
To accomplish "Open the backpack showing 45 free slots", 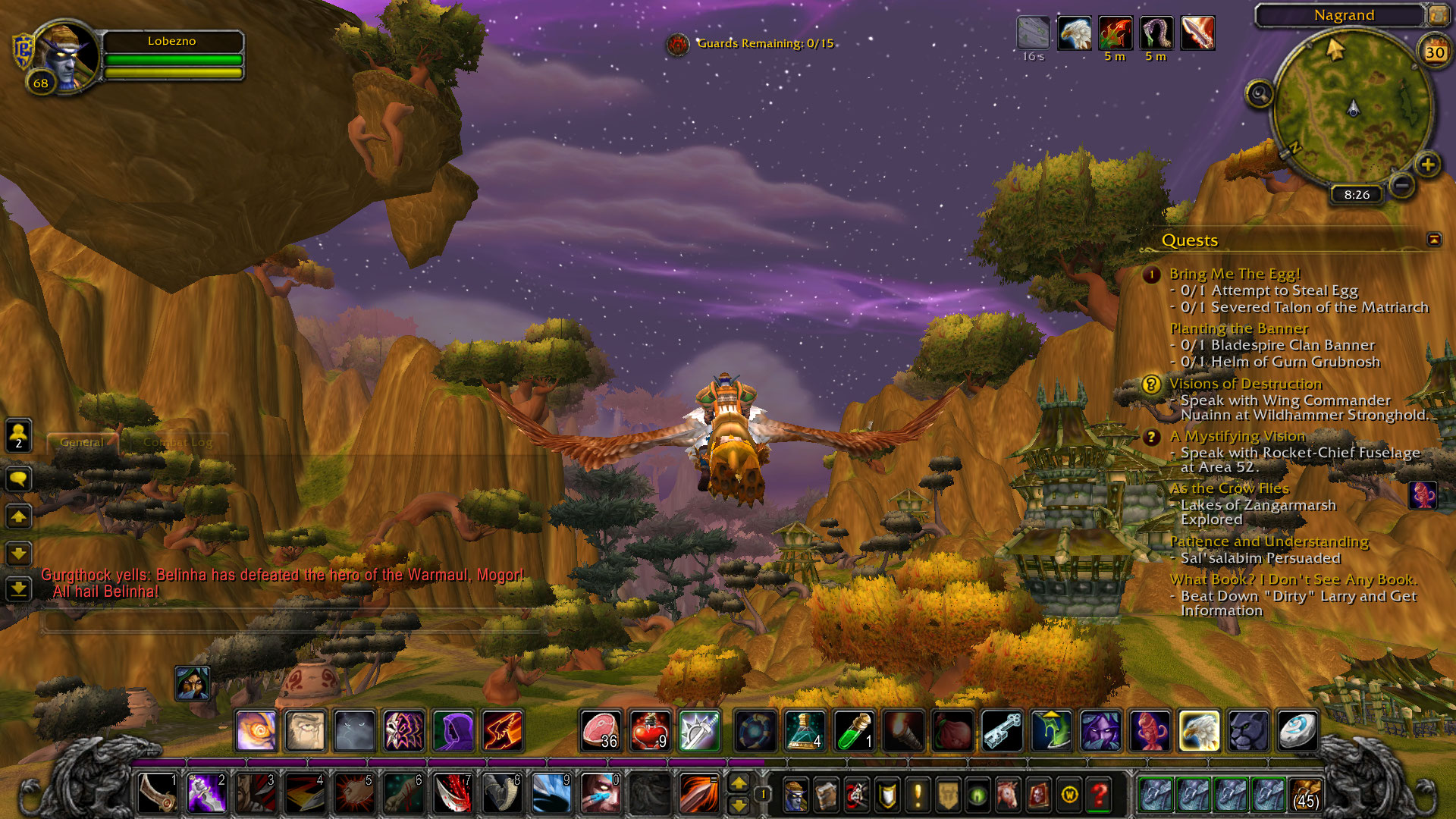I will tap(1304, 795).
